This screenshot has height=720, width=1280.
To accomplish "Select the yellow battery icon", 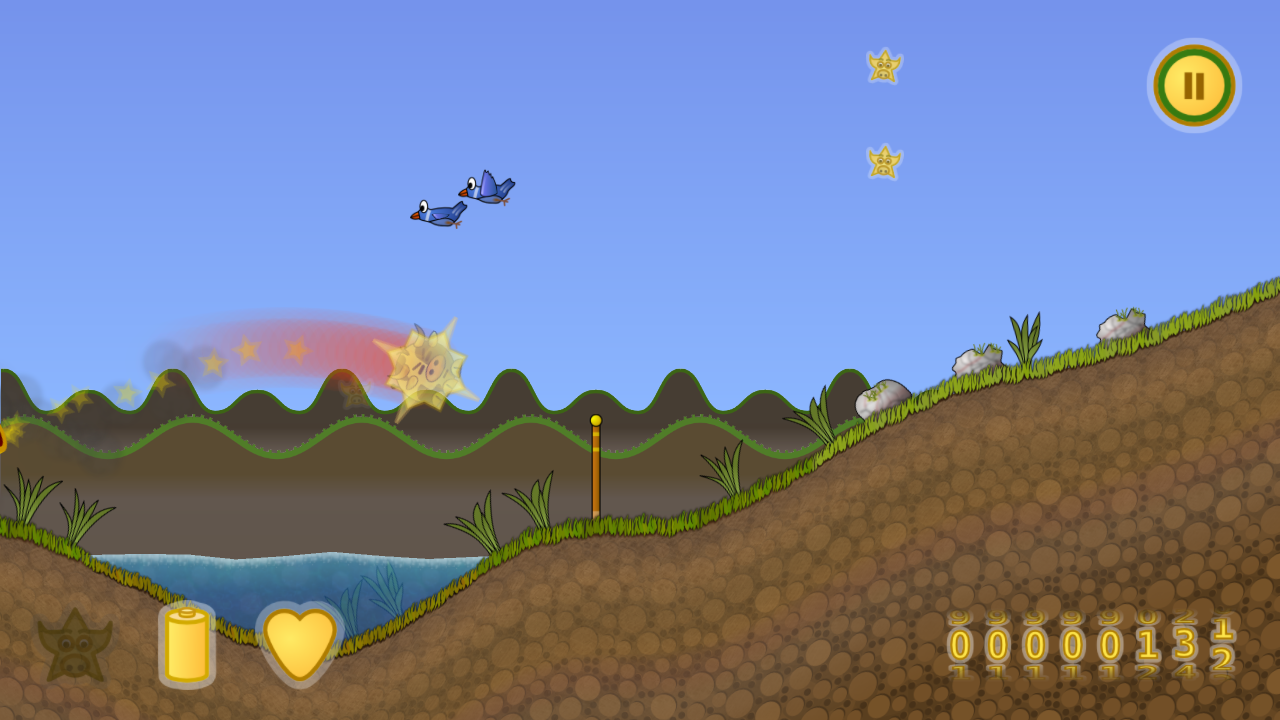I will point(187,645).
